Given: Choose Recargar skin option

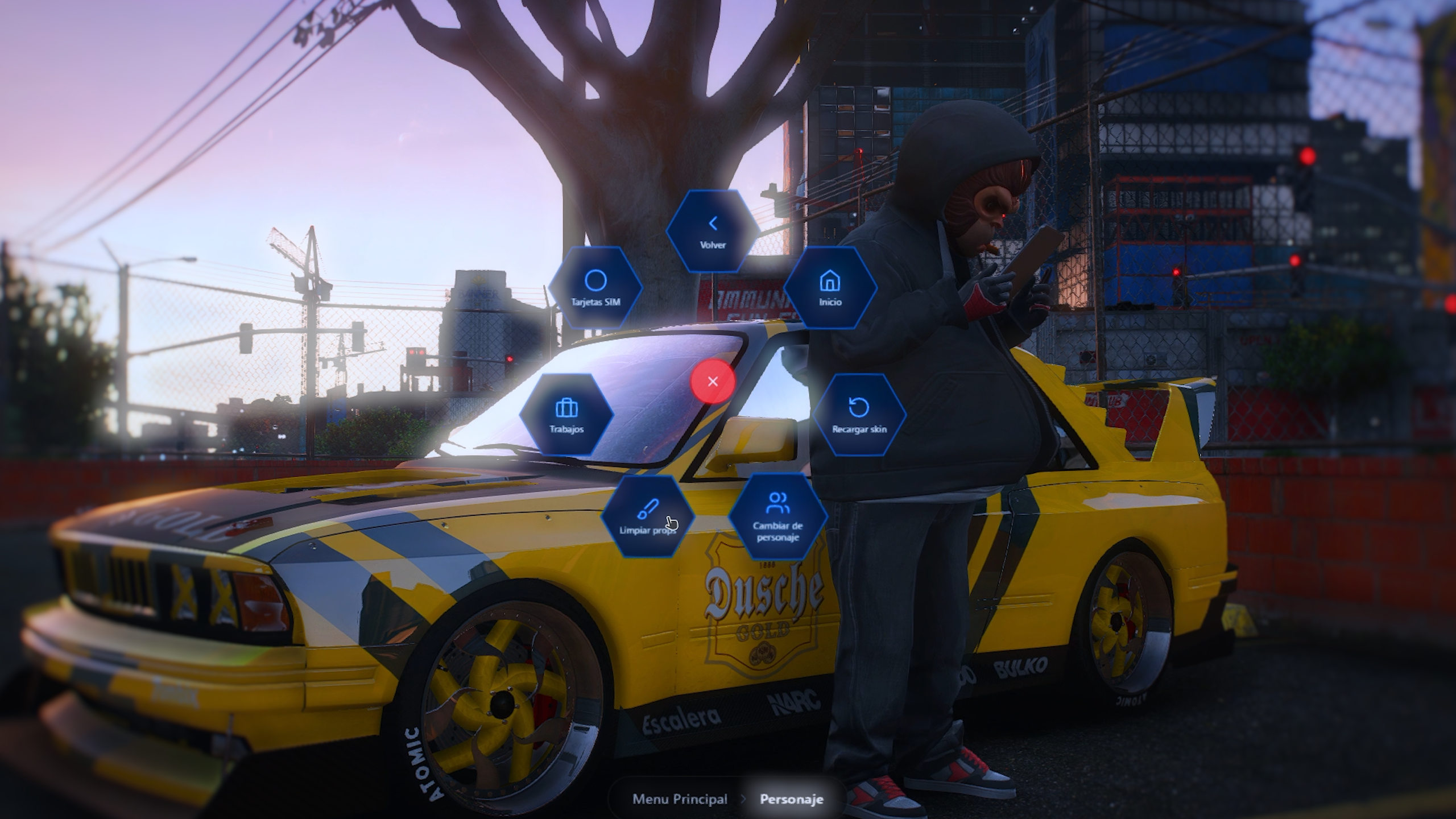Looking at the screenshot, I should point(859,415).
